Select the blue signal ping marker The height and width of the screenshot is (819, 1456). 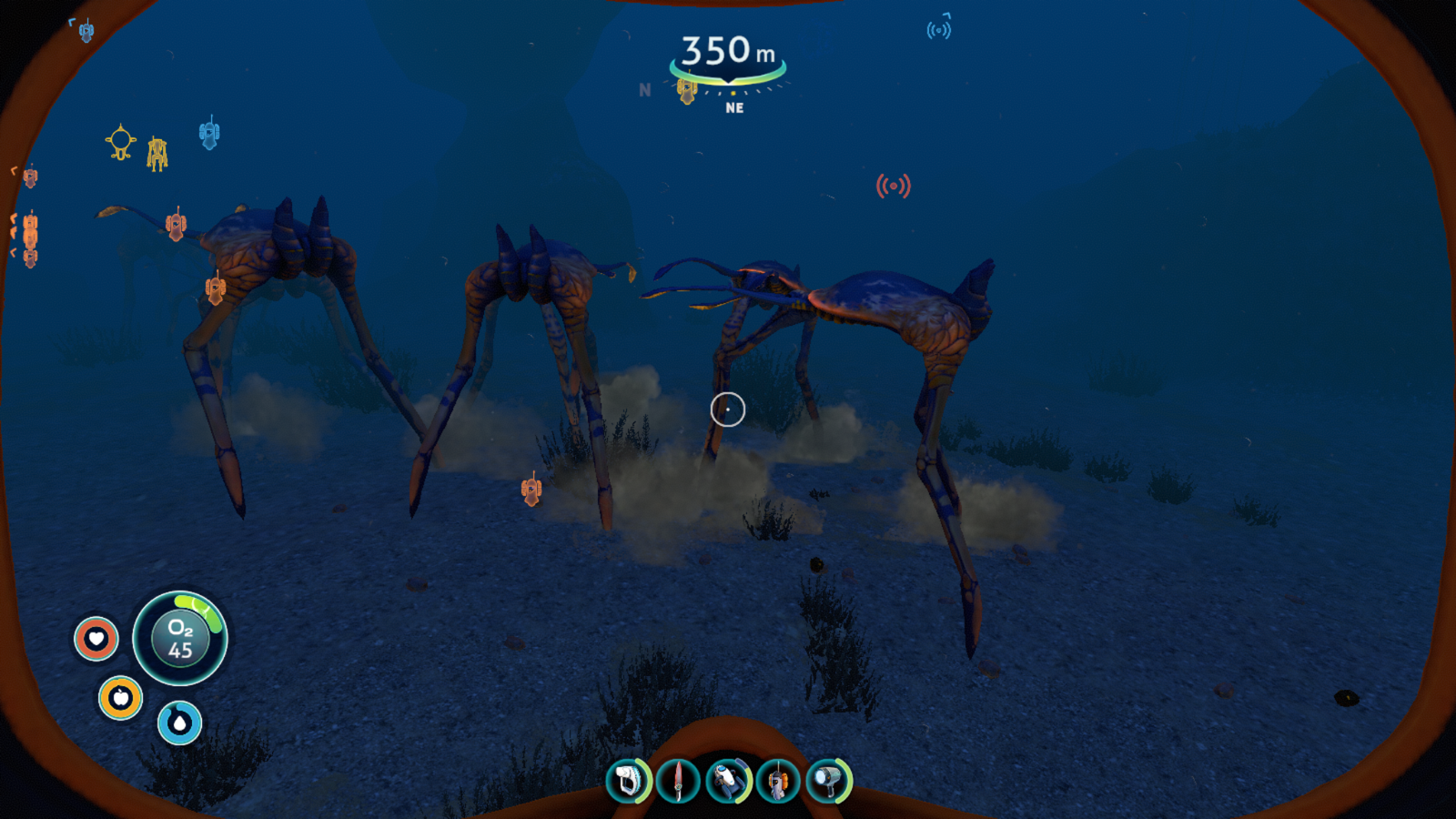pyautogui.click(x=938, y=30)
